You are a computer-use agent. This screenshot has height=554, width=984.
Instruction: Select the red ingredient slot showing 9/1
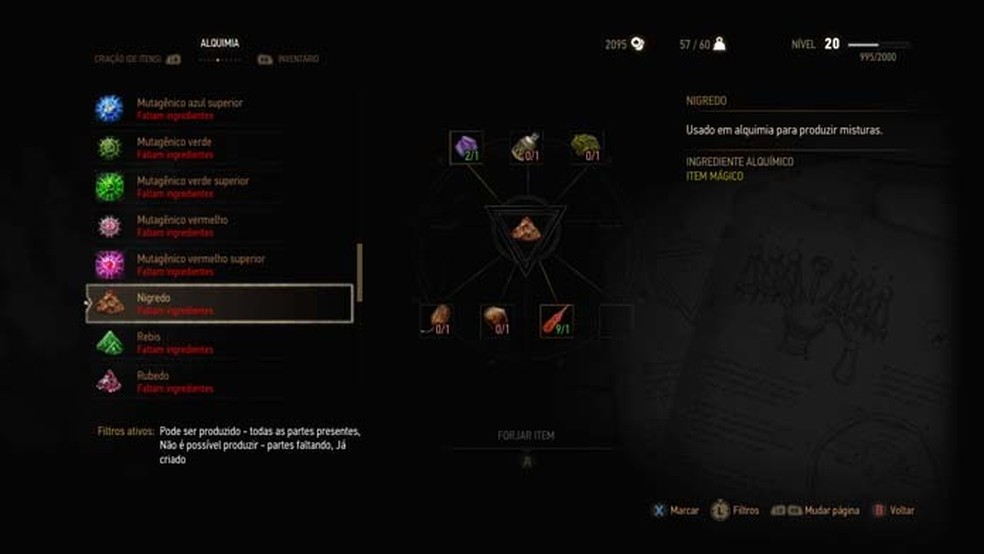coord(556,320)
